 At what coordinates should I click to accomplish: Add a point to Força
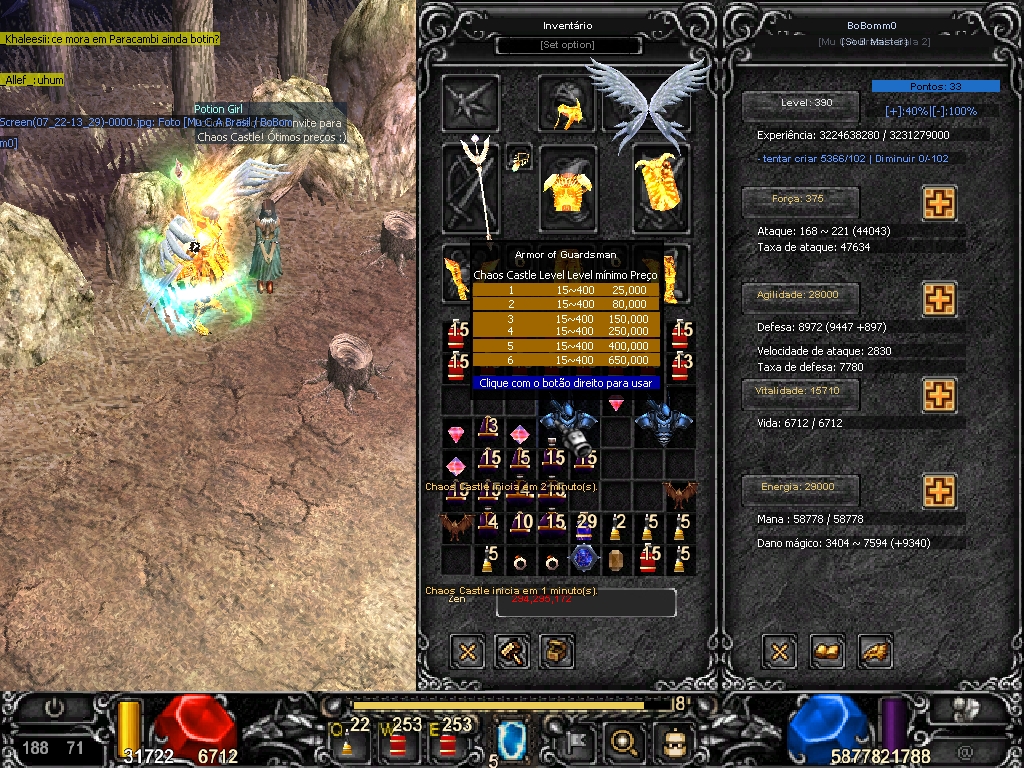pyautogui.click(x=938, y=203)
